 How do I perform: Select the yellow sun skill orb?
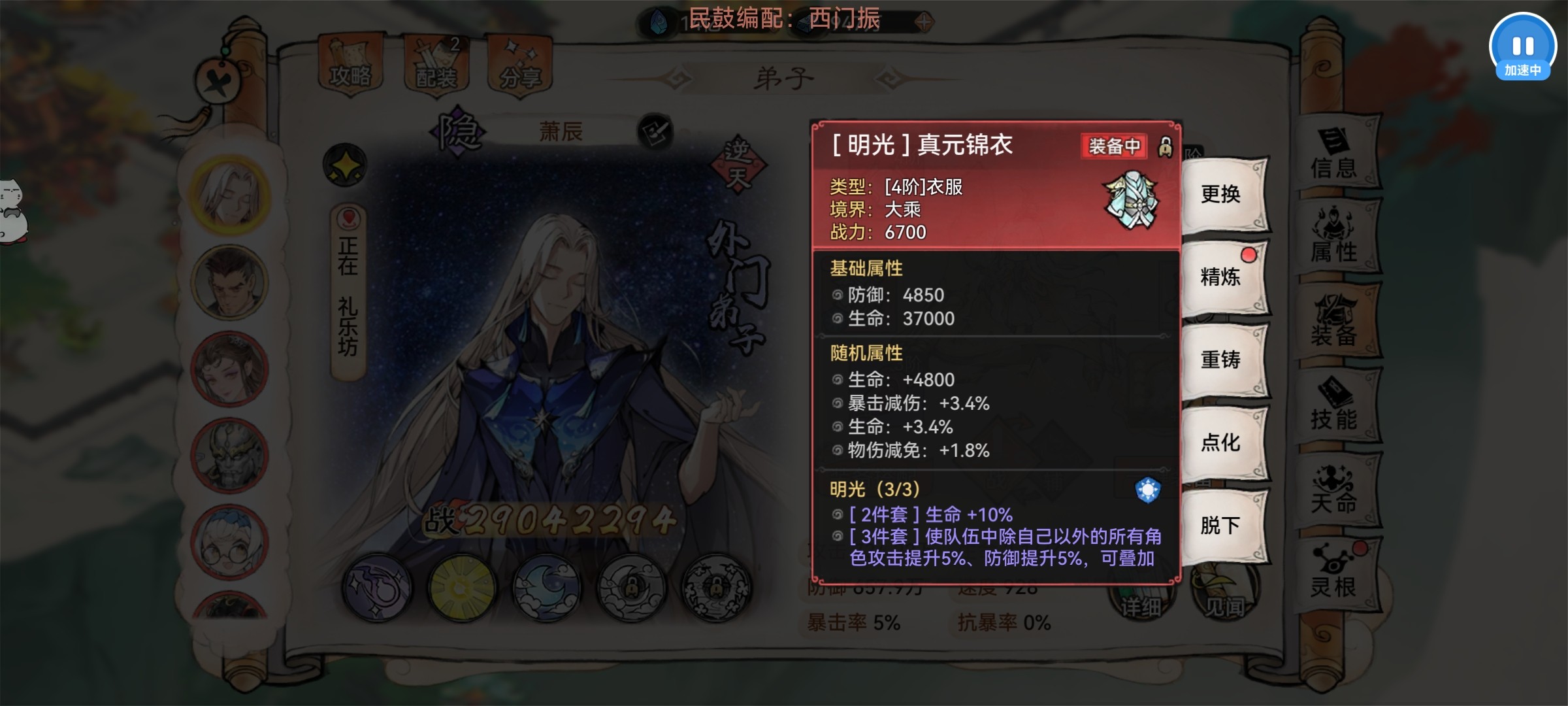point(461,587)
